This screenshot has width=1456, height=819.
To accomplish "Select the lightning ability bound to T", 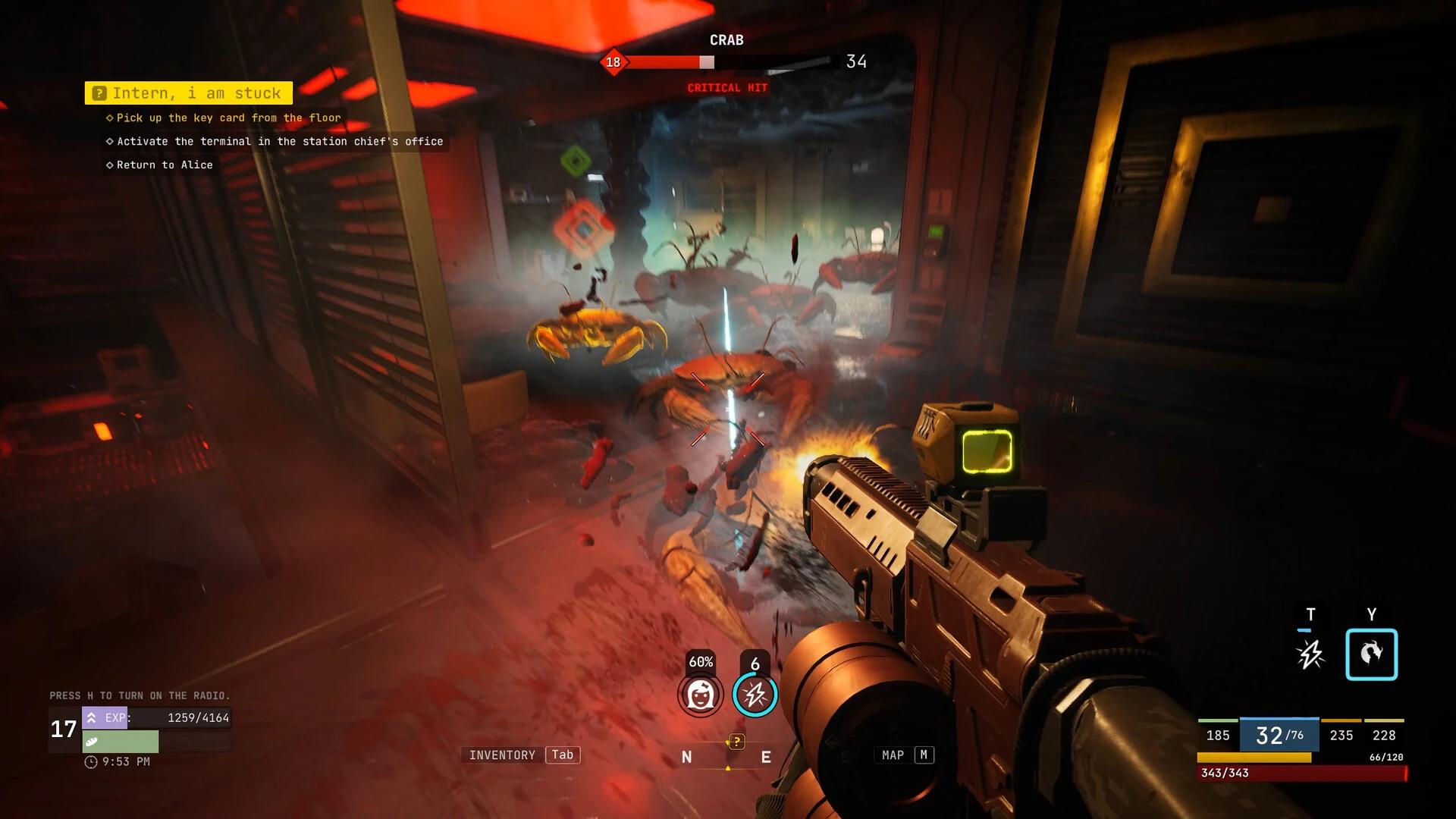I will [x=1311, y=653].
